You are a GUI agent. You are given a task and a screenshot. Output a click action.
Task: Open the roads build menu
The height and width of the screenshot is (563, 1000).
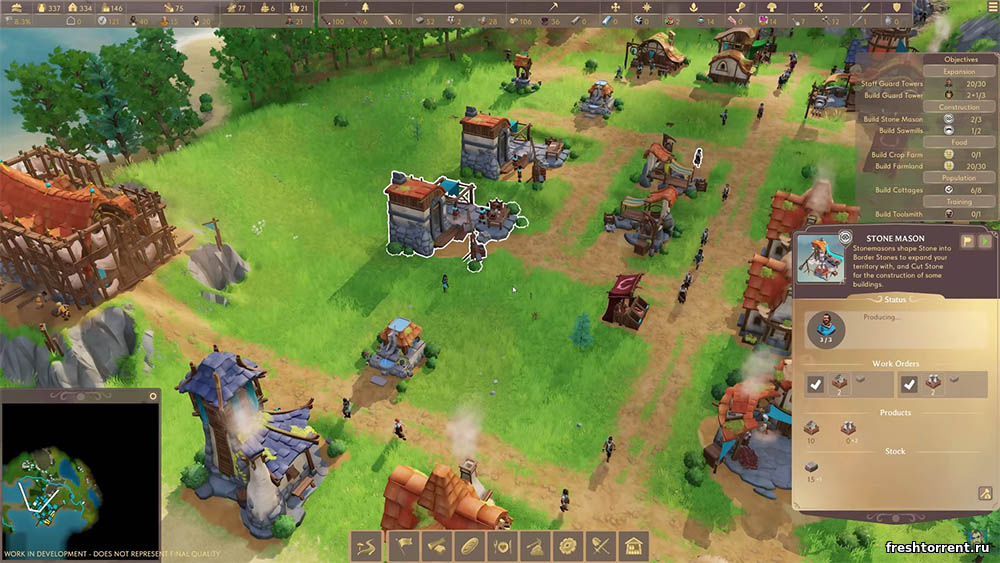(366, 546)
